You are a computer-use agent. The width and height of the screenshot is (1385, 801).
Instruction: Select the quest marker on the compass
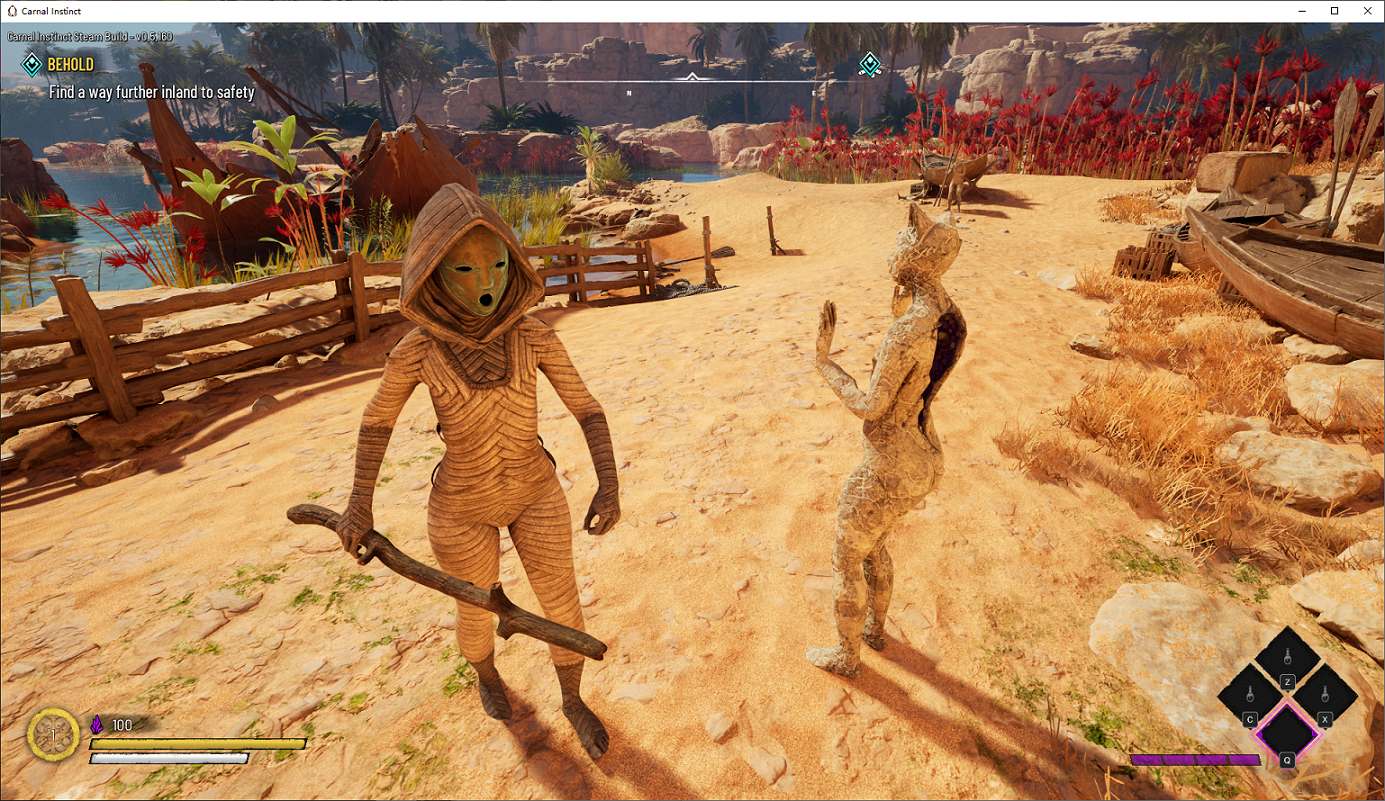click(870, 65)
